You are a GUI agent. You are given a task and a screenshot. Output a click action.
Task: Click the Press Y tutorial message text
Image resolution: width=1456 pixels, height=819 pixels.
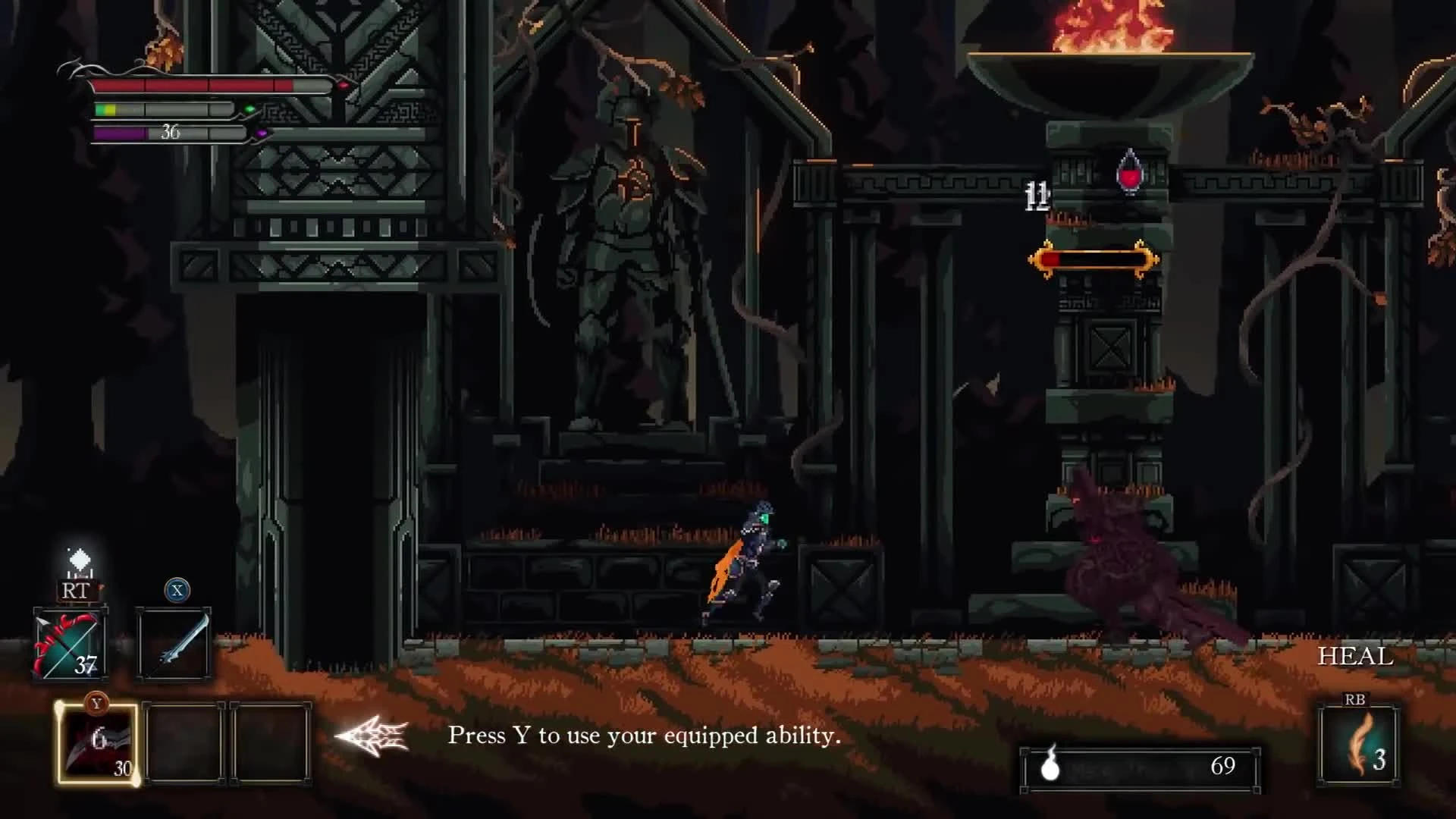(644, 736)
